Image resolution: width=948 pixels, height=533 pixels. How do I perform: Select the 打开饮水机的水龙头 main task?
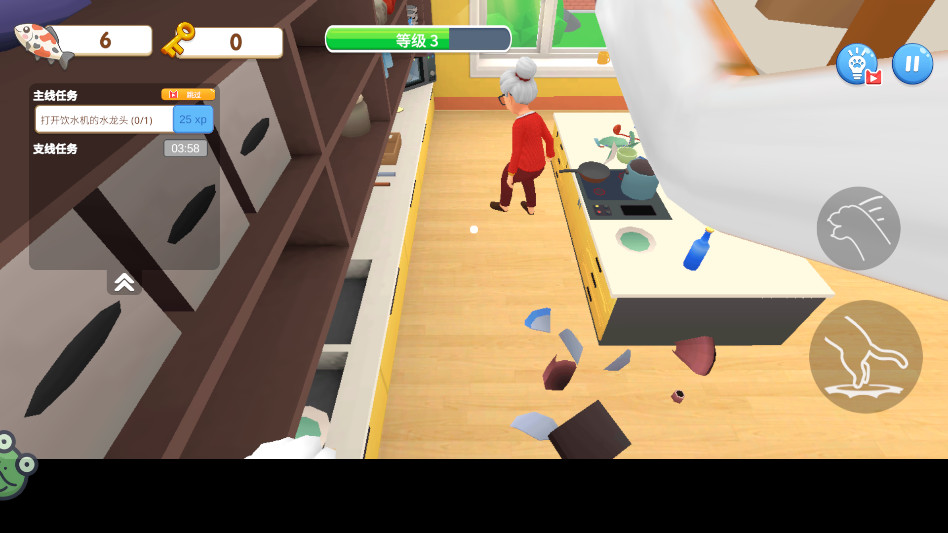[105, 120]
